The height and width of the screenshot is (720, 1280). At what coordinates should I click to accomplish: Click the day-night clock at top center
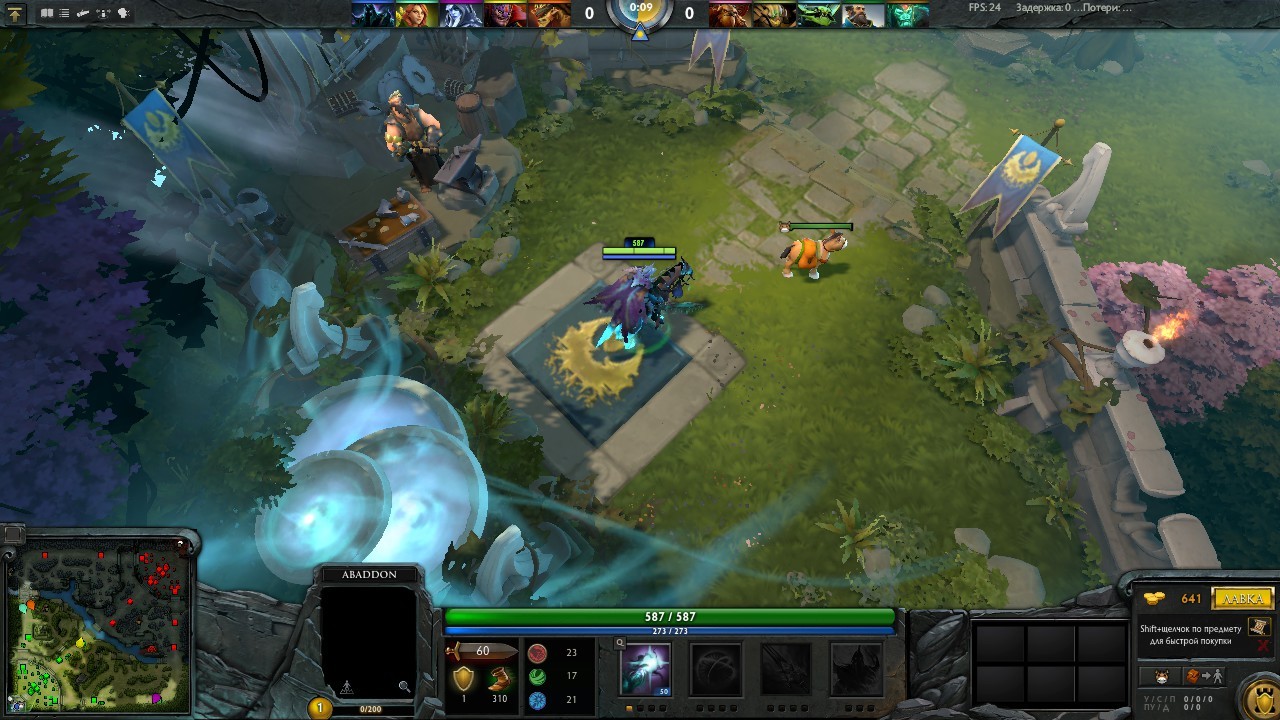tap(640, 14)
